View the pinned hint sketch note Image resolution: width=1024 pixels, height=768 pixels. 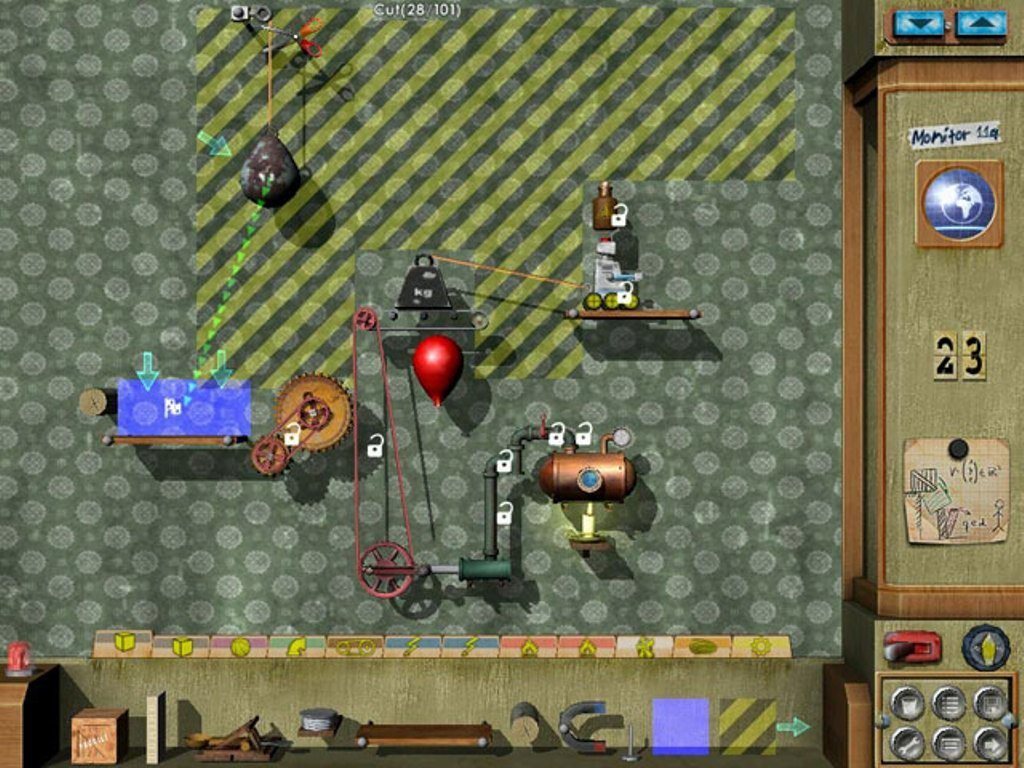pyautogui.click(x=956, y=491)
